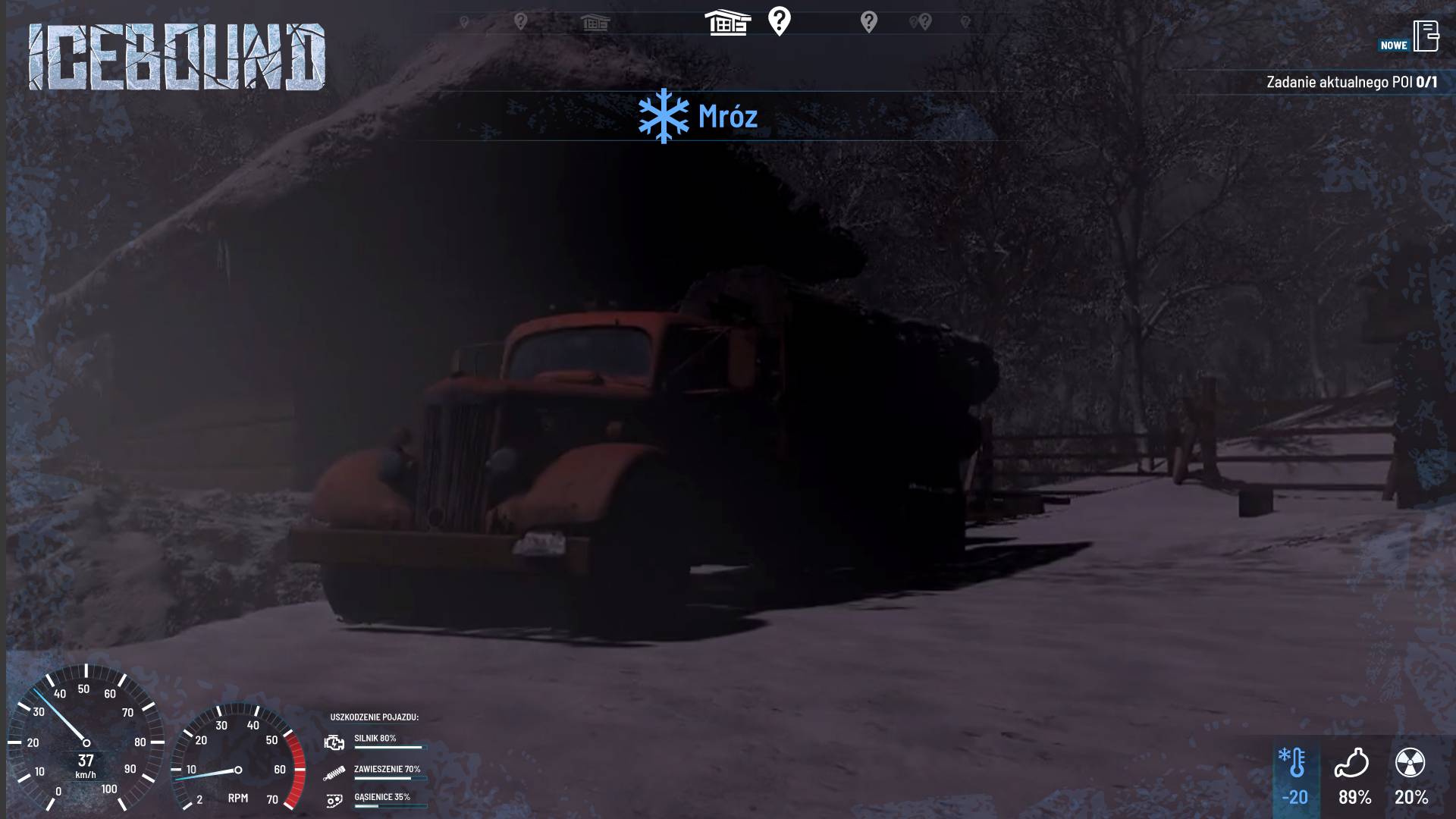The image size is (1456, 819).
Task: Click the thermometer temperature icon
Action: click(1293, 763)
